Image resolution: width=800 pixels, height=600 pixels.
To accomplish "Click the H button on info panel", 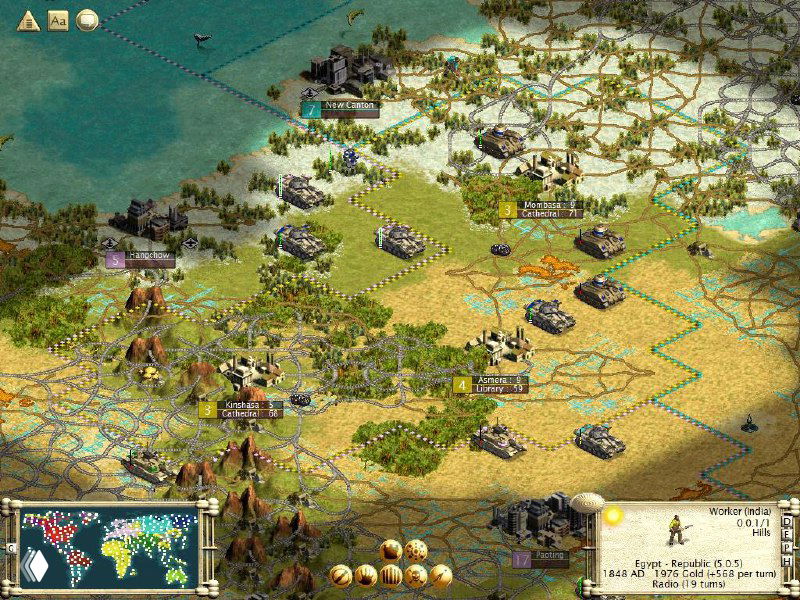I will (789, 560).
